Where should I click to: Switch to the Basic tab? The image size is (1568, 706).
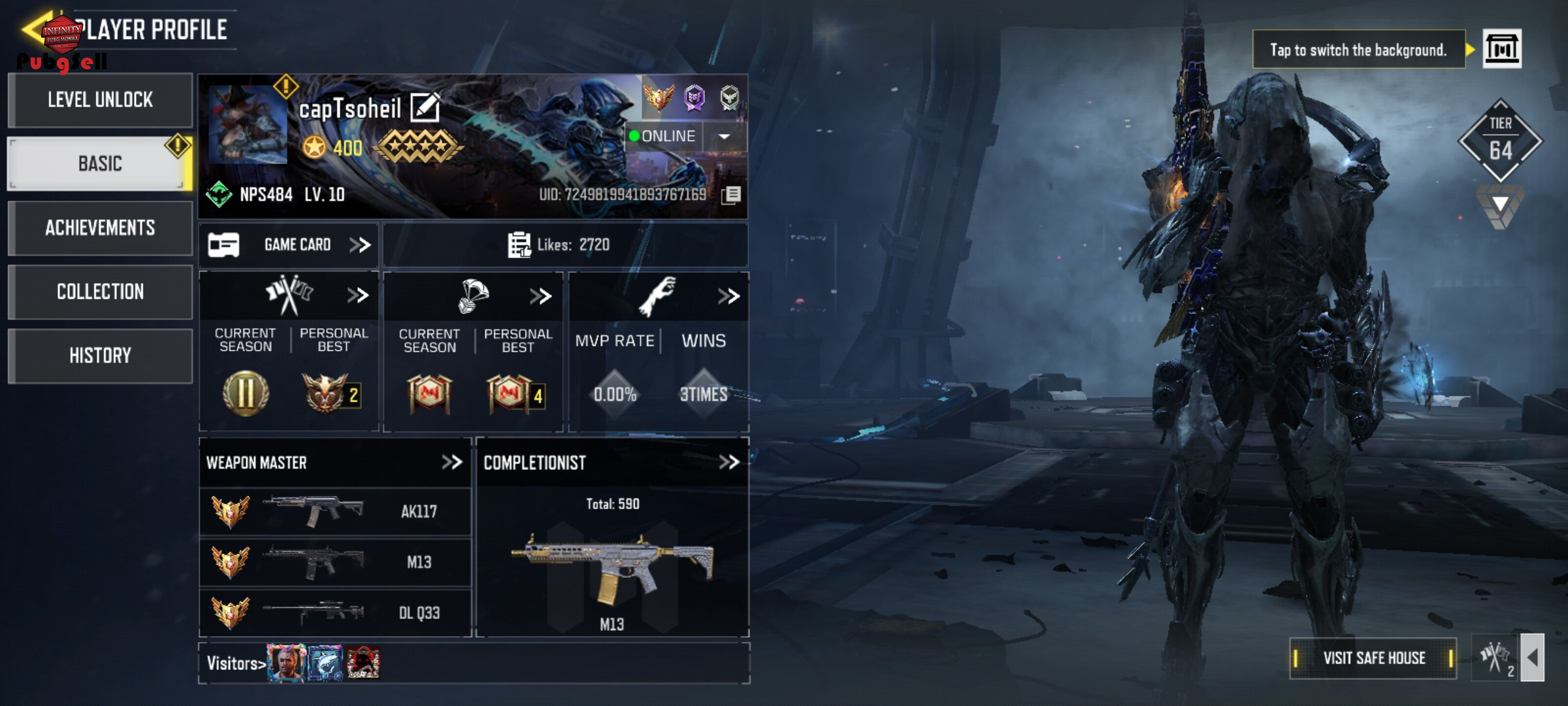click(100, 163)
